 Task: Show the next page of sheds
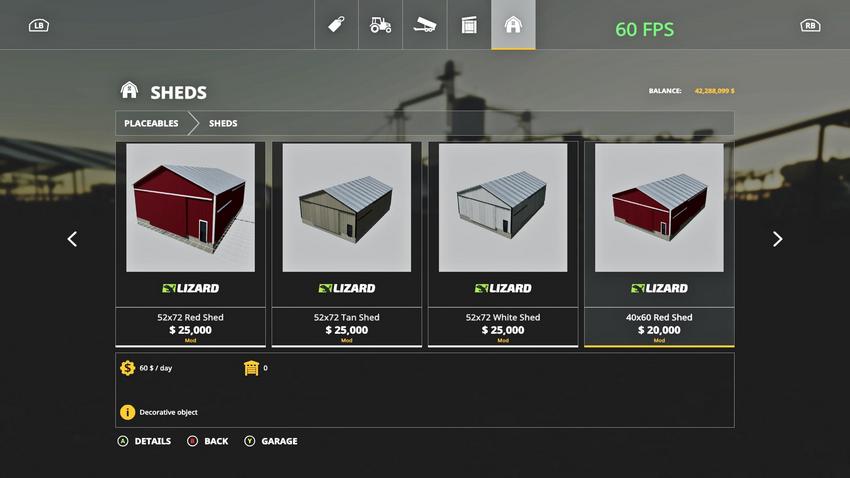[777, 239]
